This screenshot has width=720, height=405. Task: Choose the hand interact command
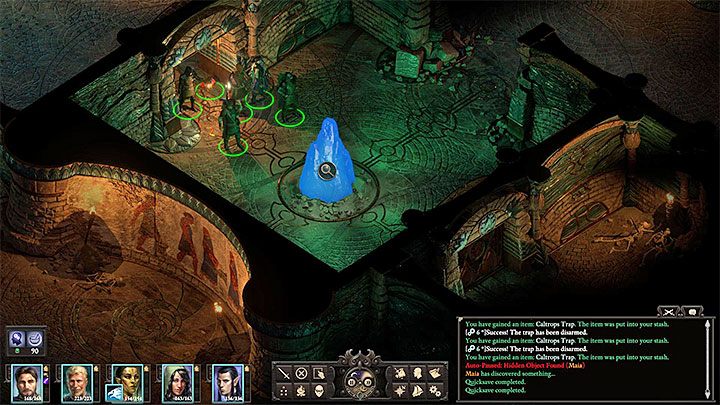(x=318, y=373)
